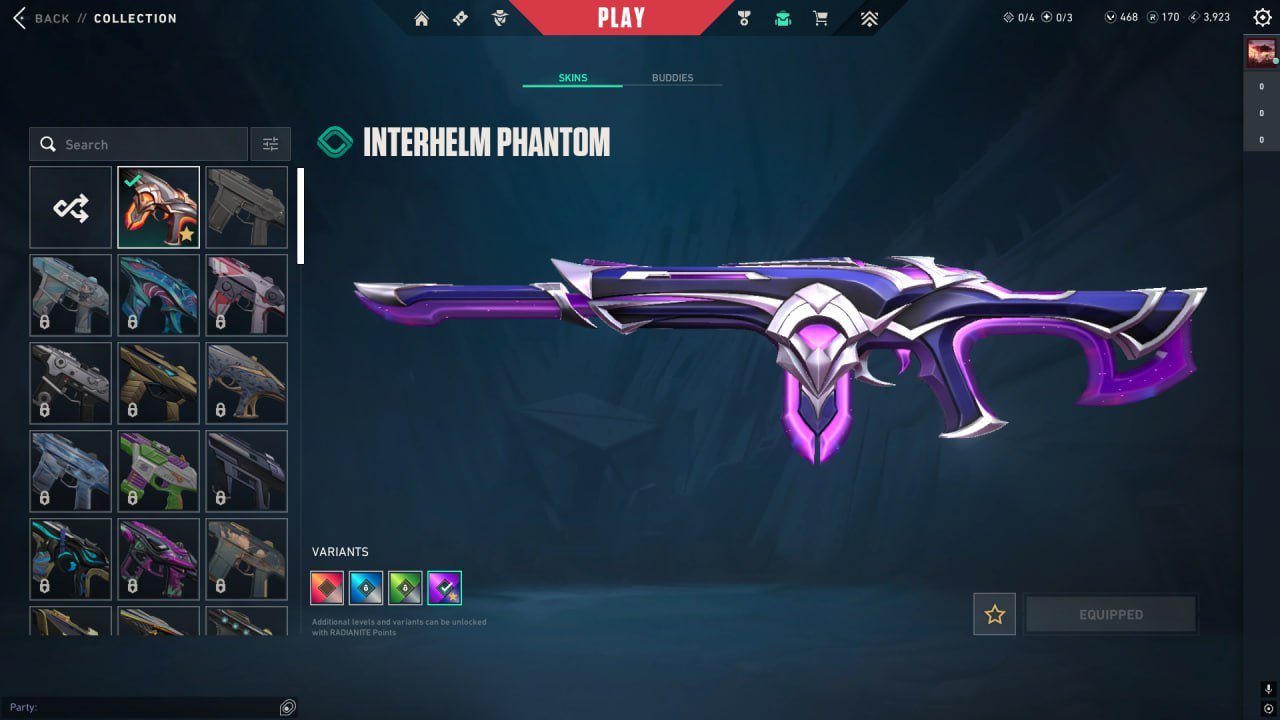Click the teal Collection backpack icon
The width and height of the screenshot is (1280, 720).
pos(782,17)
